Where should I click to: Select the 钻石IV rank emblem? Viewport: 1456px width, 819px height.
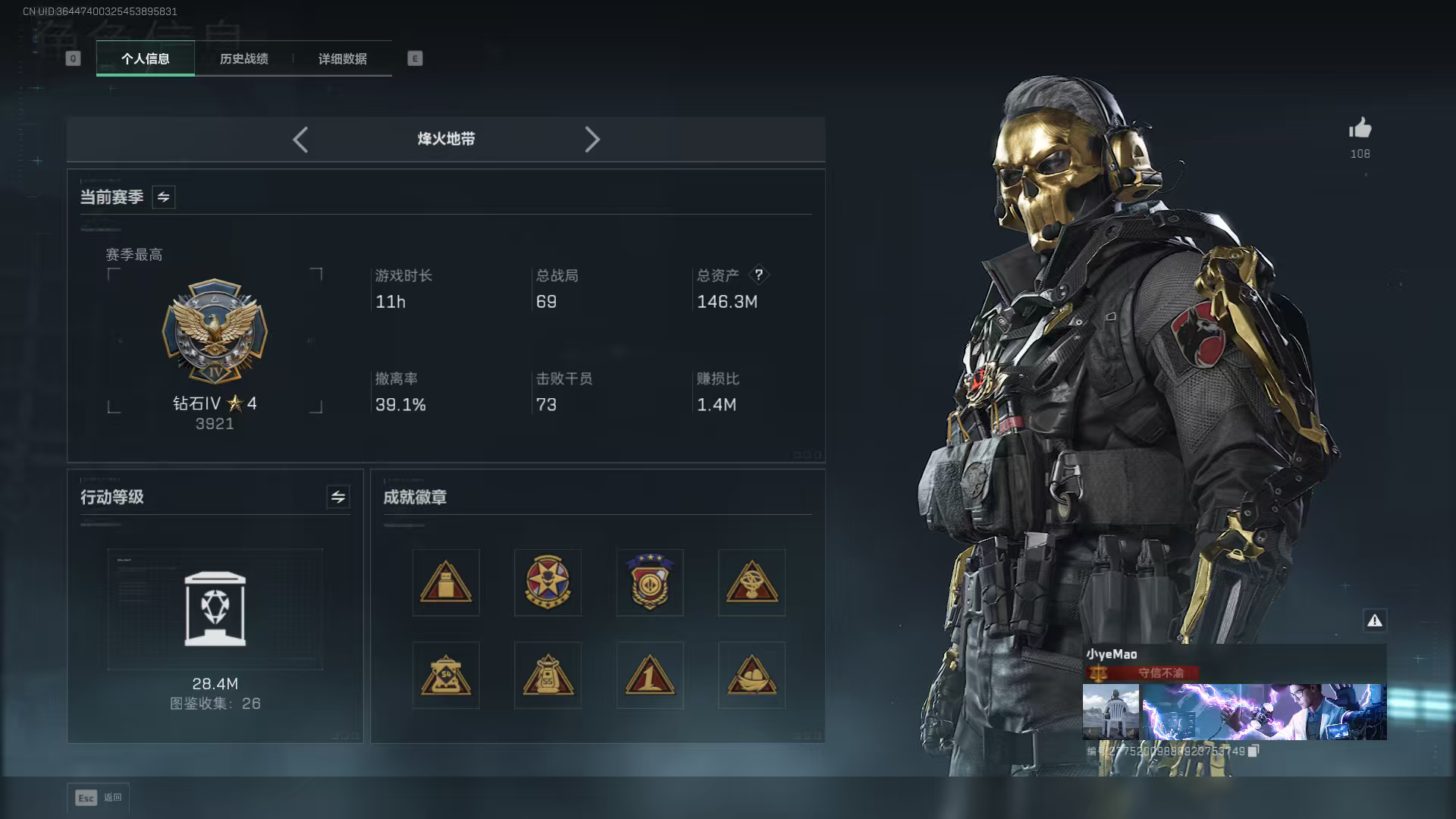[x=215, y=331]
